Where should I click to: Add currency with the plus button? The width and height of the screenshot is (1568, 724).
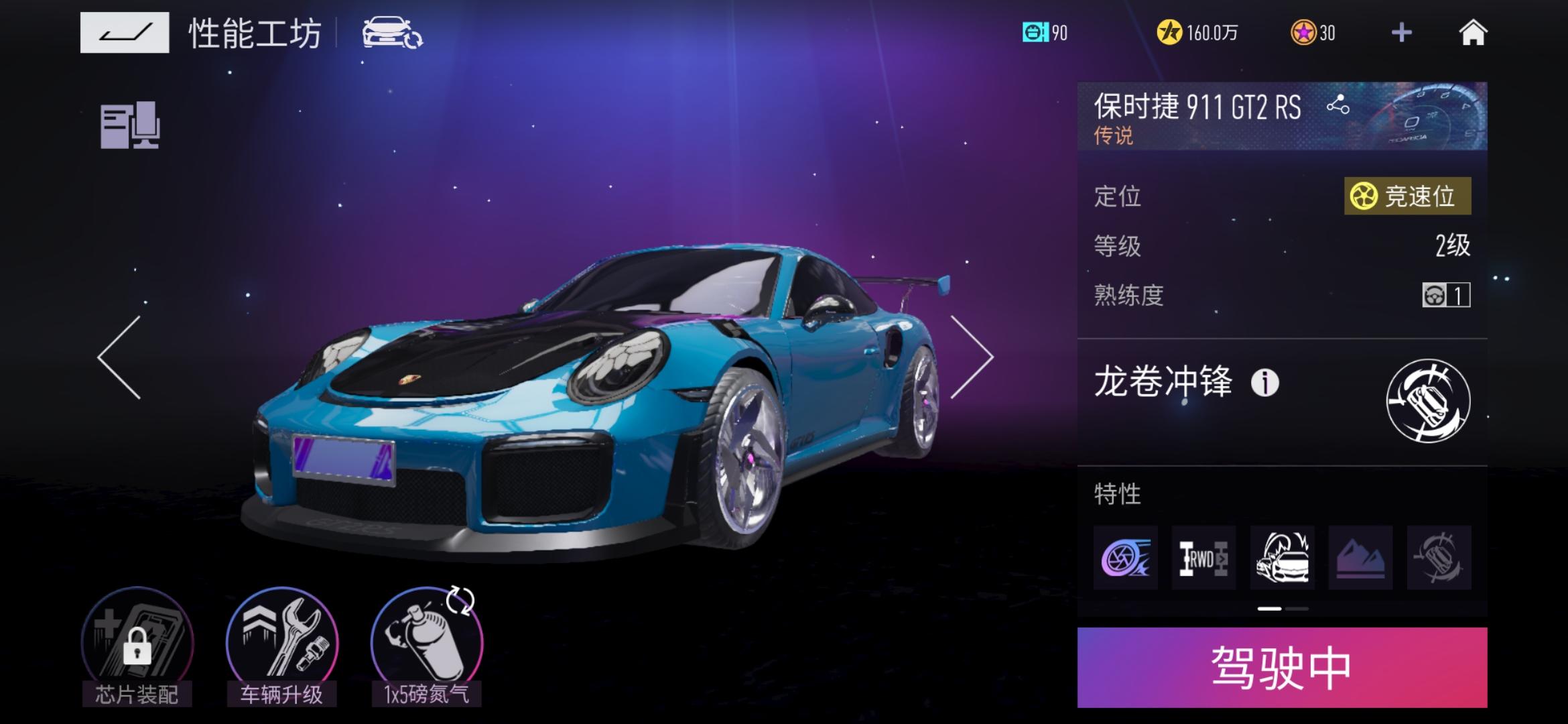pos(1401,32)
